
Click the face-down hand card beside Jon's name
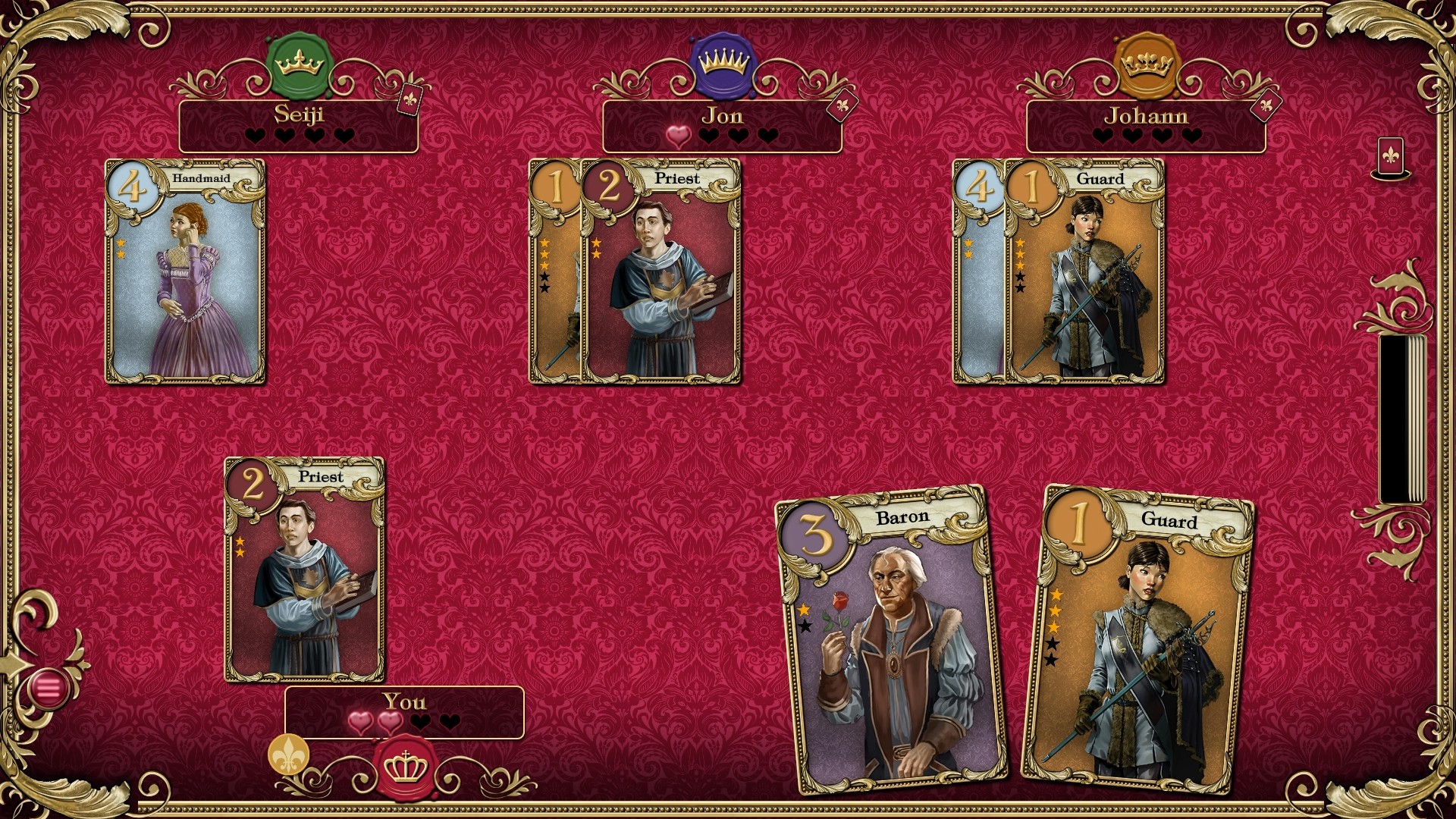click(x=841, y=105)
